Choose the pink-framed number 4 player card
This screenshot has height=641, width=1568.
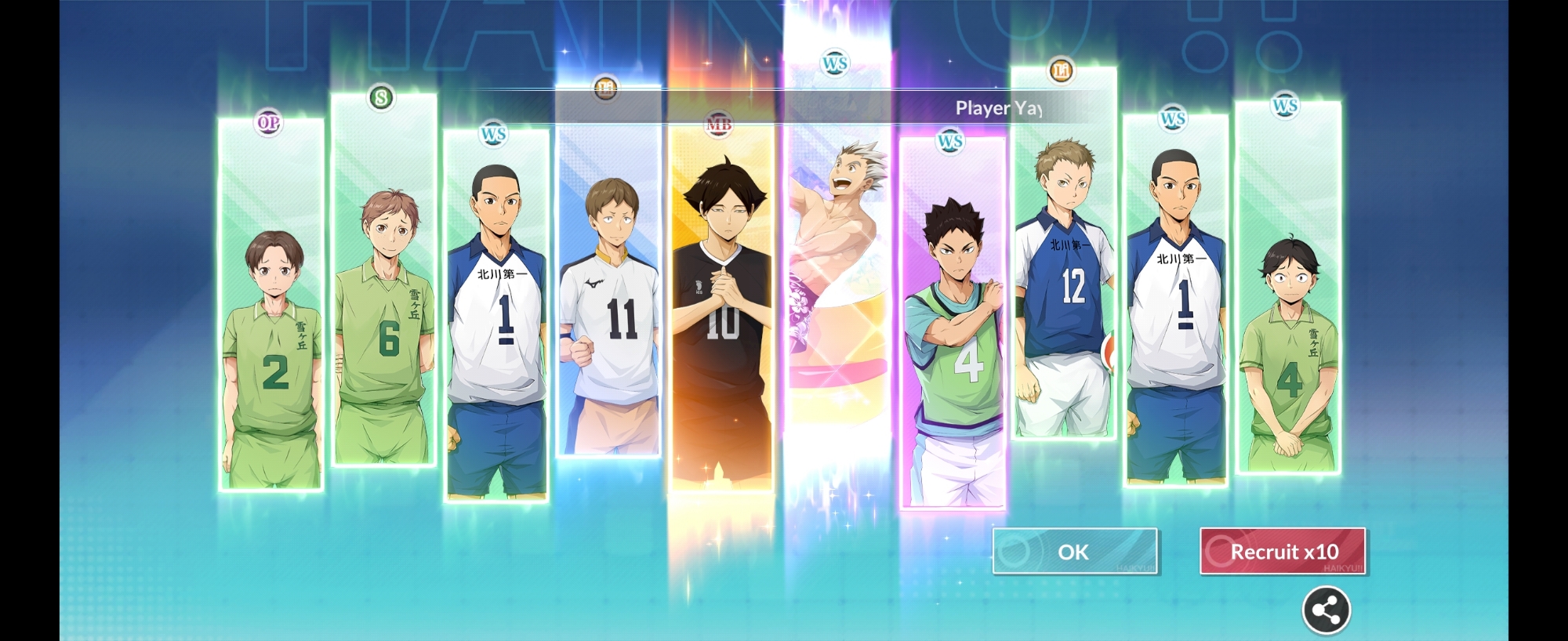point(952,329)
